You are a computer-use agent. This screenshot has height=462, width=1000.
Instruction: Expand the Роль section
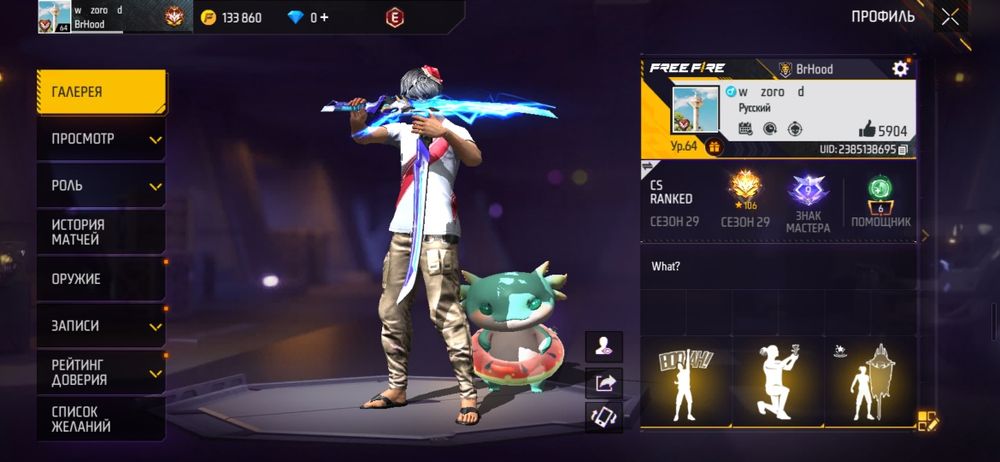[100, 186]
